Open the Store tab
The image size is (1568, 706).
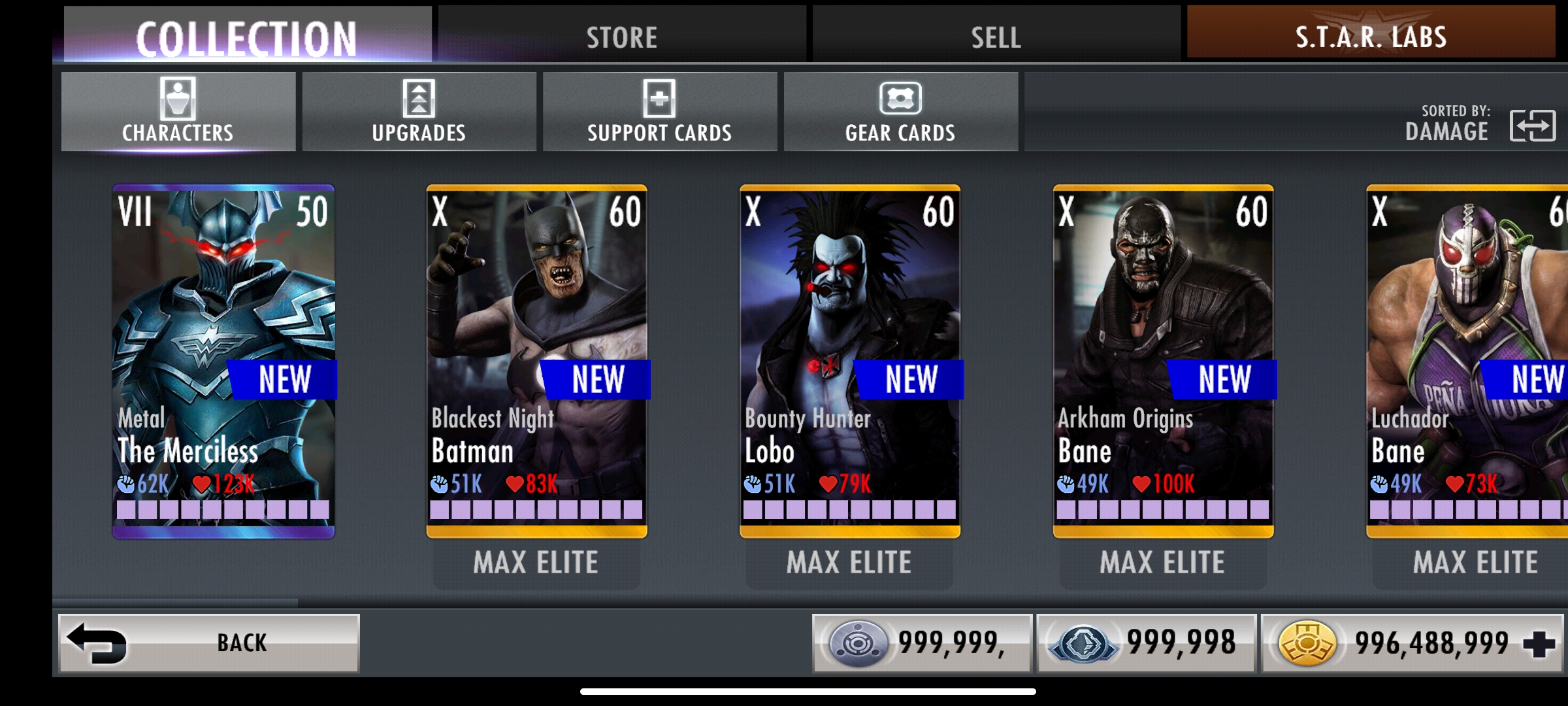(622, 37)
